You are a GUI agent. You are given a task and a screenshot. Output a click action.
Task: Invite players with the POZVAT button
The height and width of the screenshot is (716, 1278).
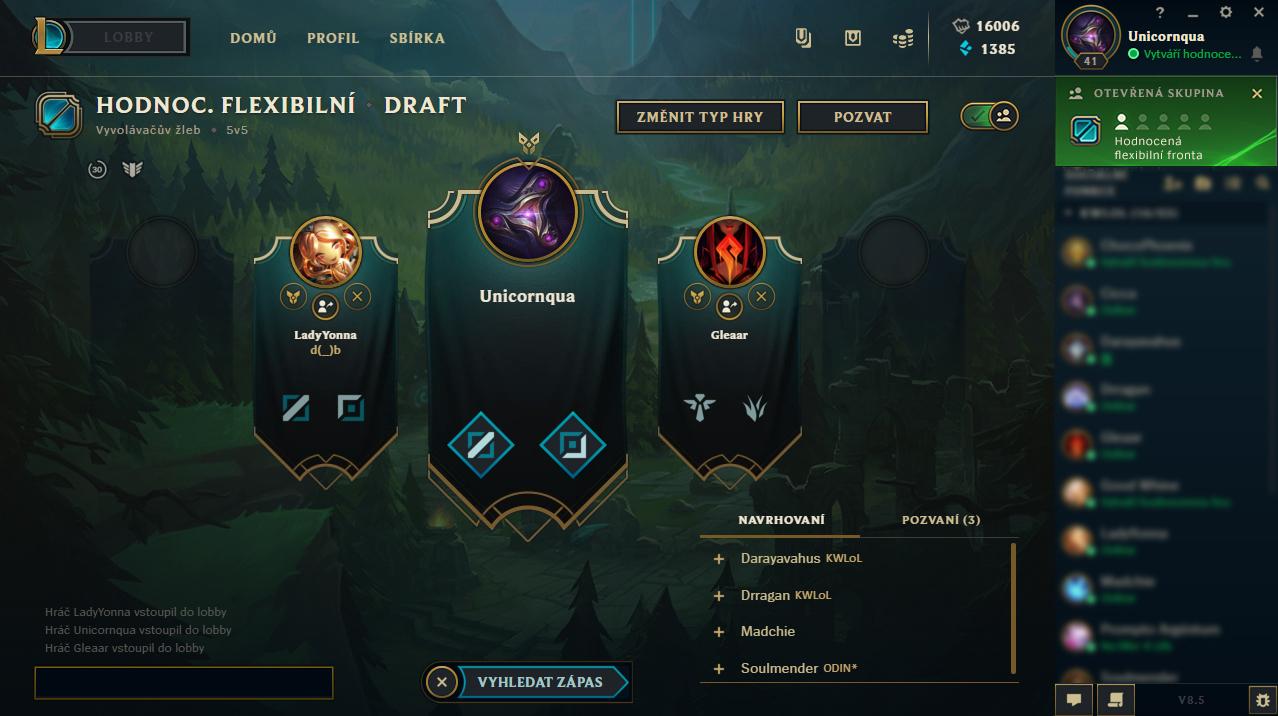coord(862,117)
